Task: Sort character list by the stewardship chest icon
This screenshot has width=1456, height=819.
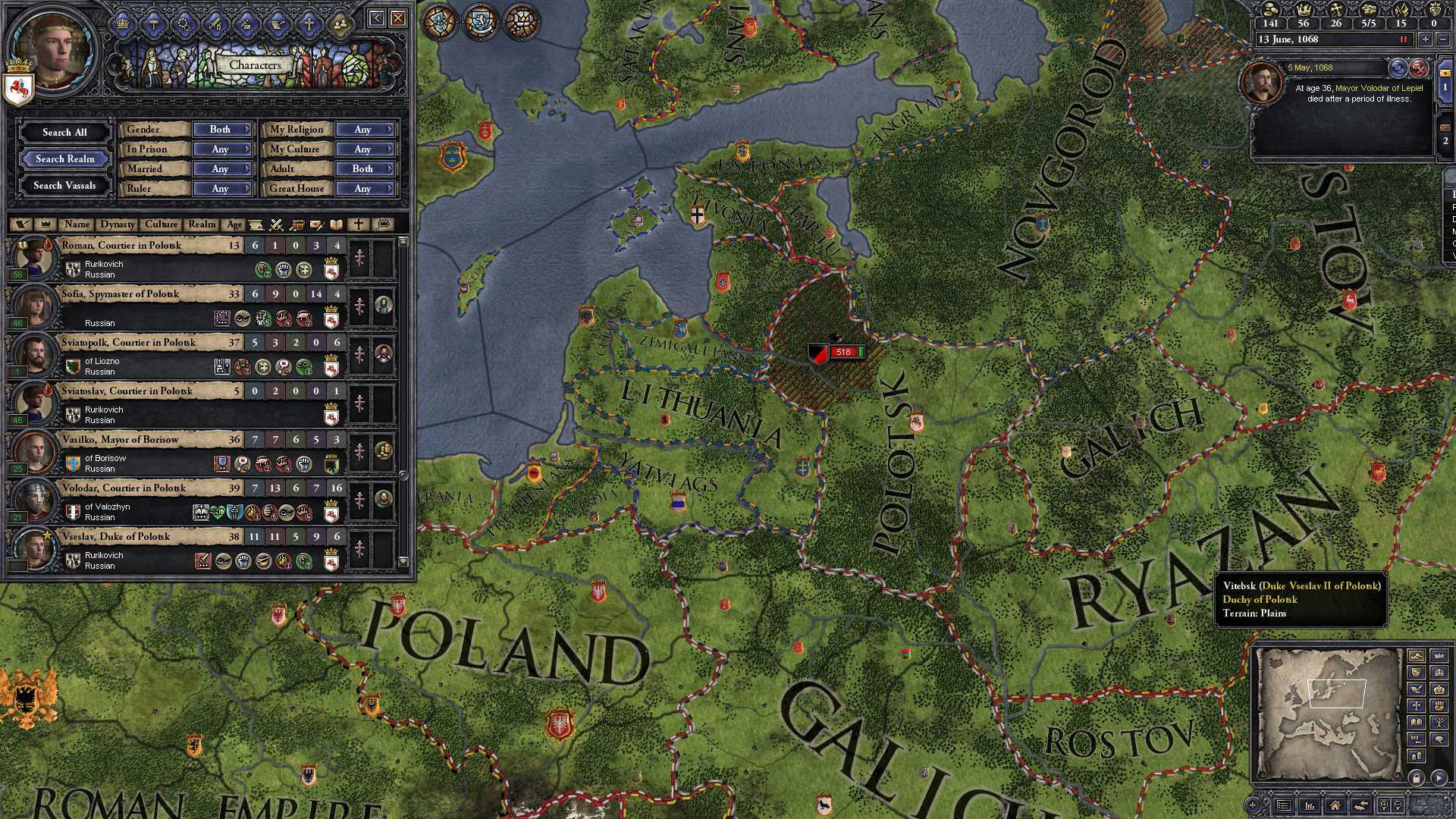Action: pos(297,225)
